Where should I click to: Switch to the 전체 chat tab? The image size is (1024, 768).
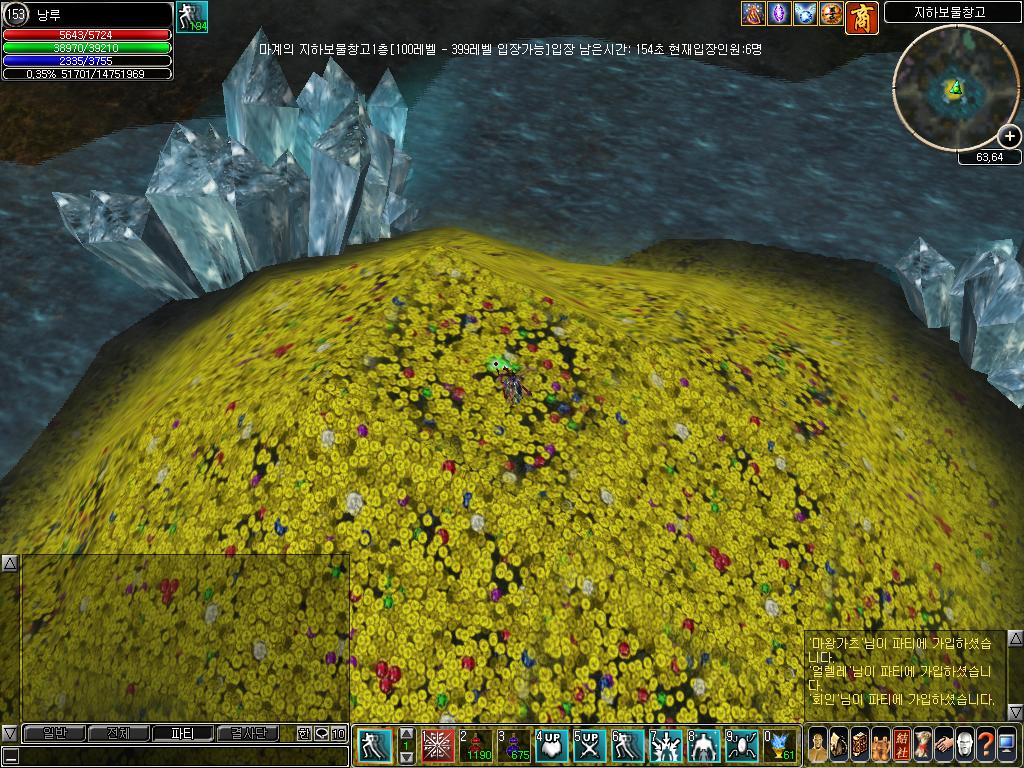pyautogui.click(x=118, y=733)
